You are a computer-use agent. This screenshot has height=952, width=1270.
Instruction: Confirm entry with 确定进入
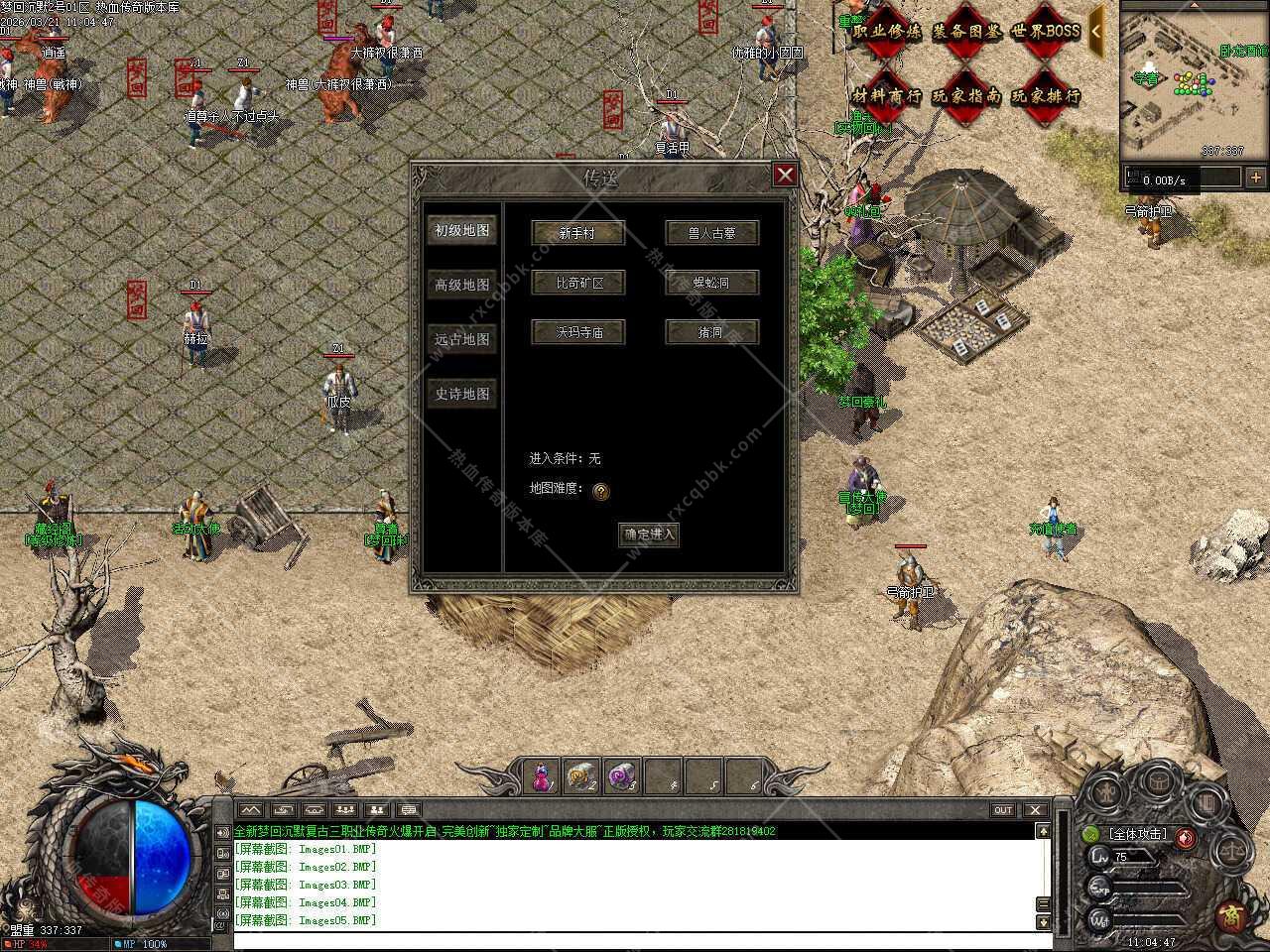click(x=649, y=535)
